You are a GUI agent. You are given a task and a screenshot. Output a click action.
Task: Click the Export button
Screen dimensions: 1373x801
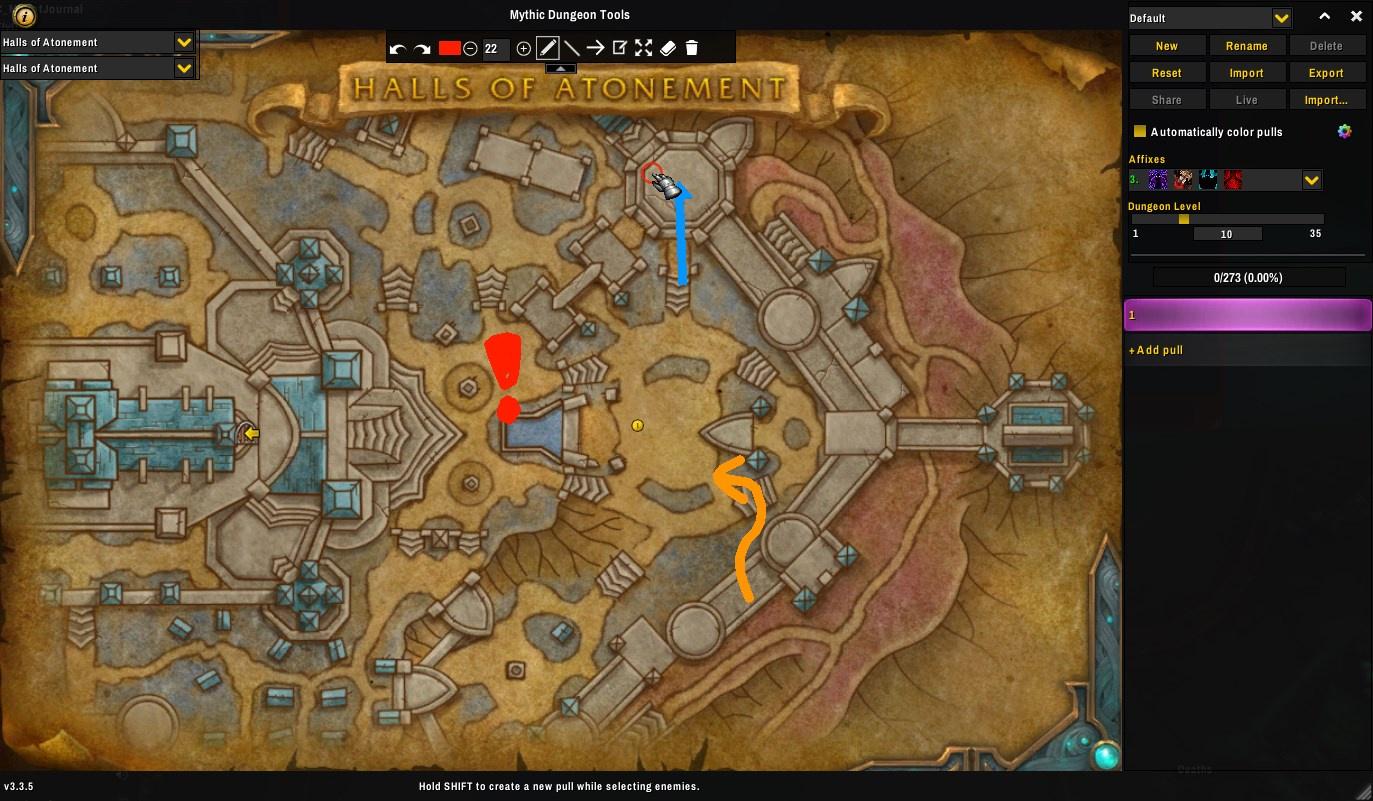pyautogui.click(x=1326, y=73)
